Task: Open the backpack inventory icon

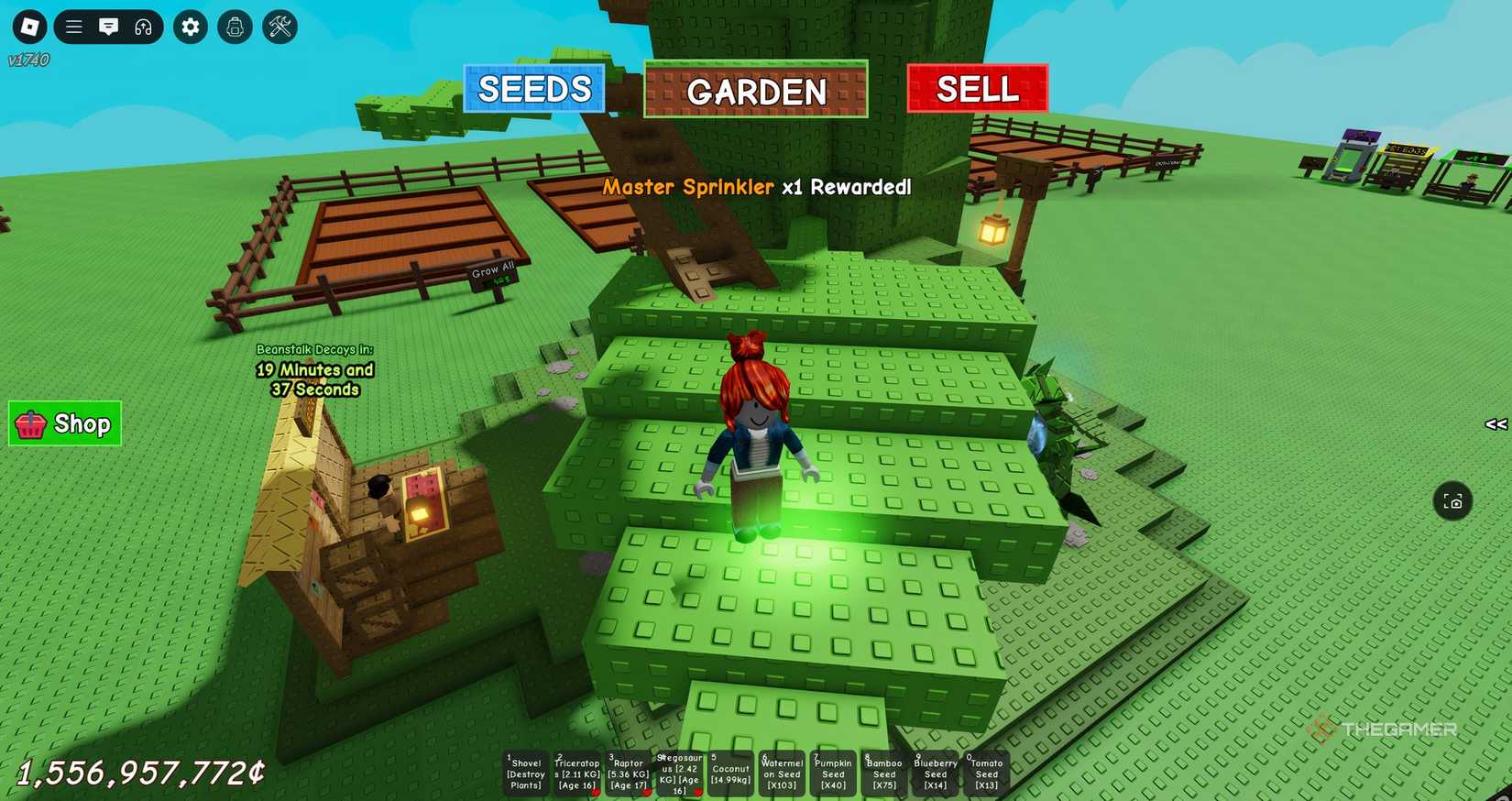Action: click(x=235, y=27)
